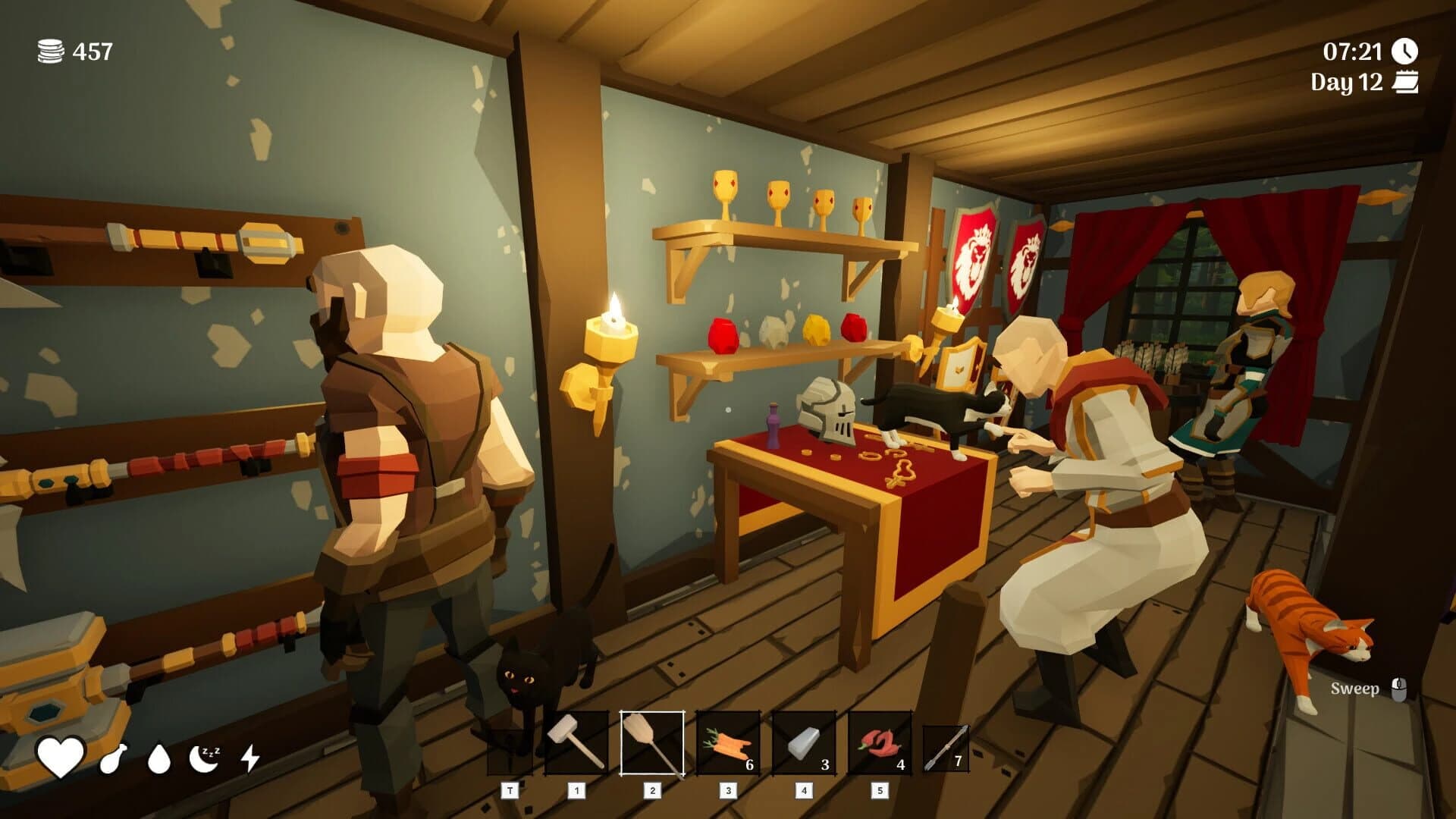Image resolution: width=1456 pixels, height=819 pixels.
Task: Click the Sweep action prompt
Action: (x=1353, y=689)
